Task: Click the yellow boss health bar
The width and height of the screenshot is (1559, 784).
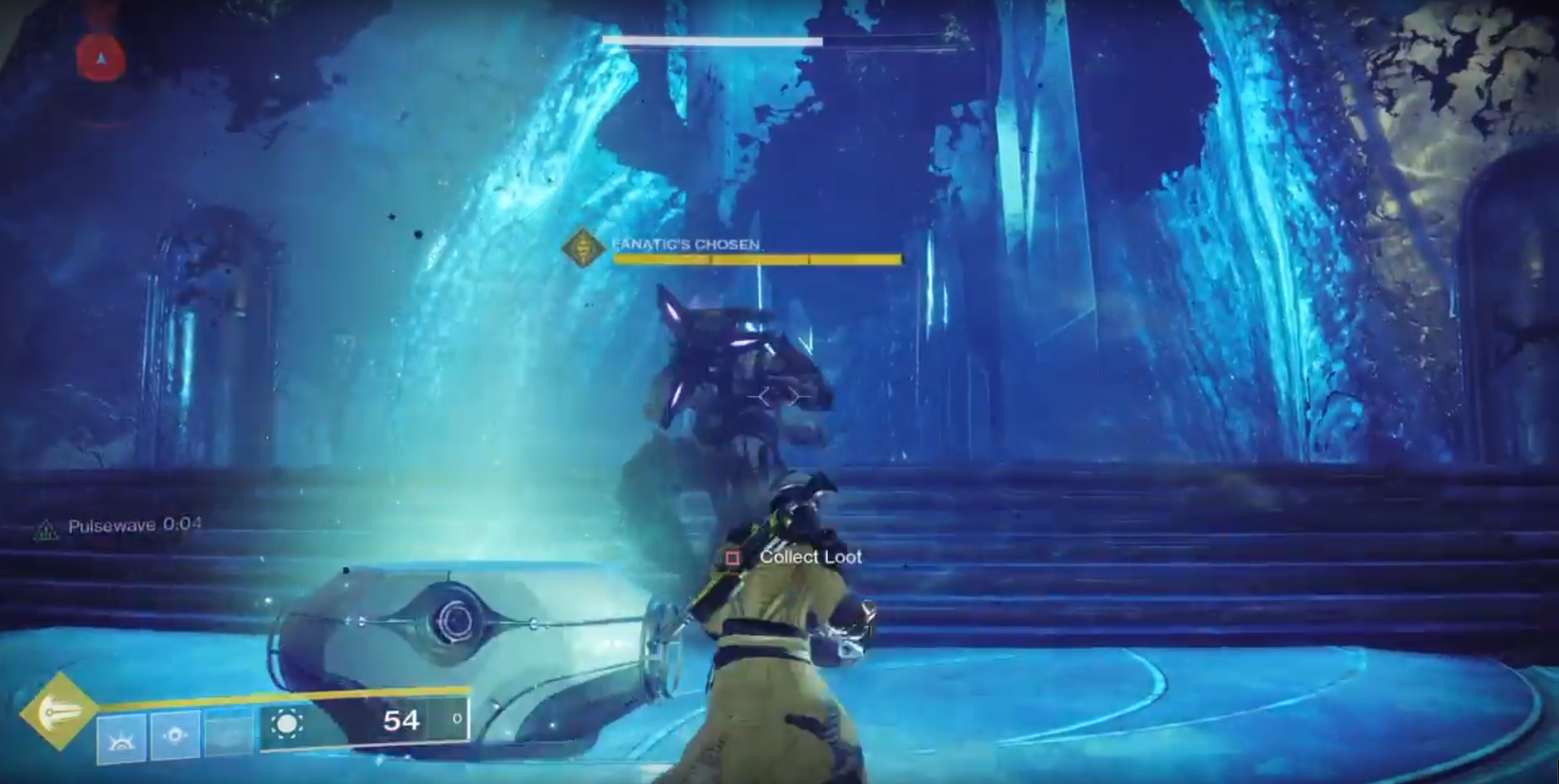Action: coord(758,260)
